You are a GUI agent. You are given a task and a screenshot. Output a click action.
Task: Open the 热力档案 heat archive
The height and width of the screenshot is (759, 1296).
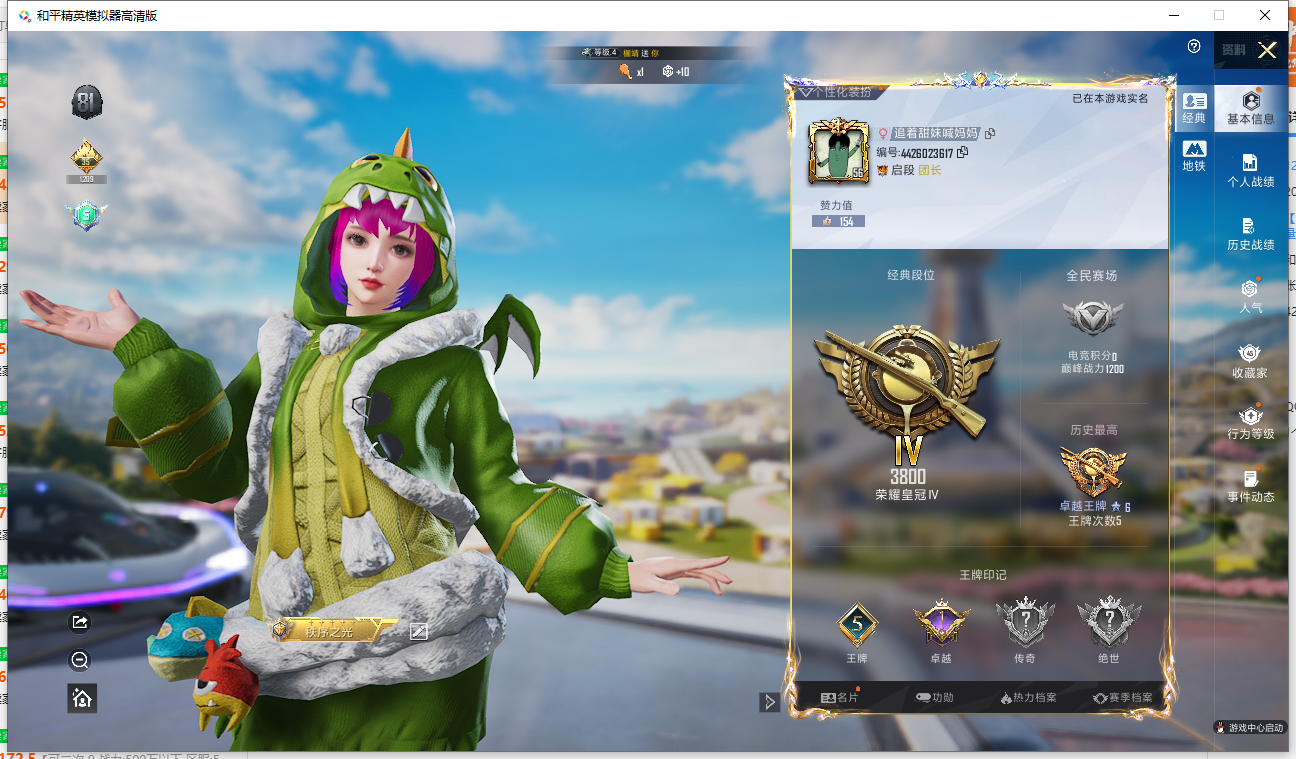click(x=1028, y=698)
